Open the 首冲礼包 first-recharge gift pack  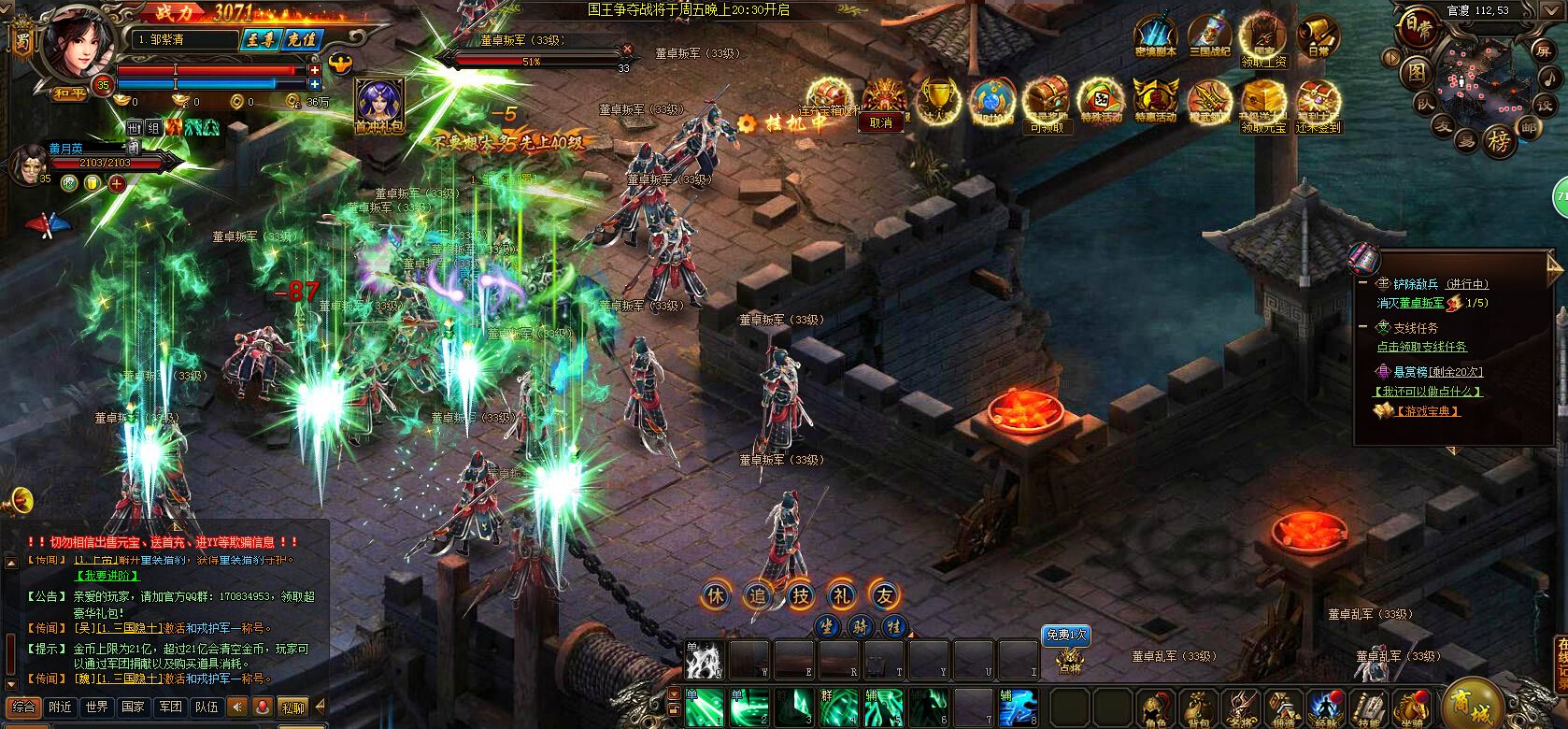(378, 105)
